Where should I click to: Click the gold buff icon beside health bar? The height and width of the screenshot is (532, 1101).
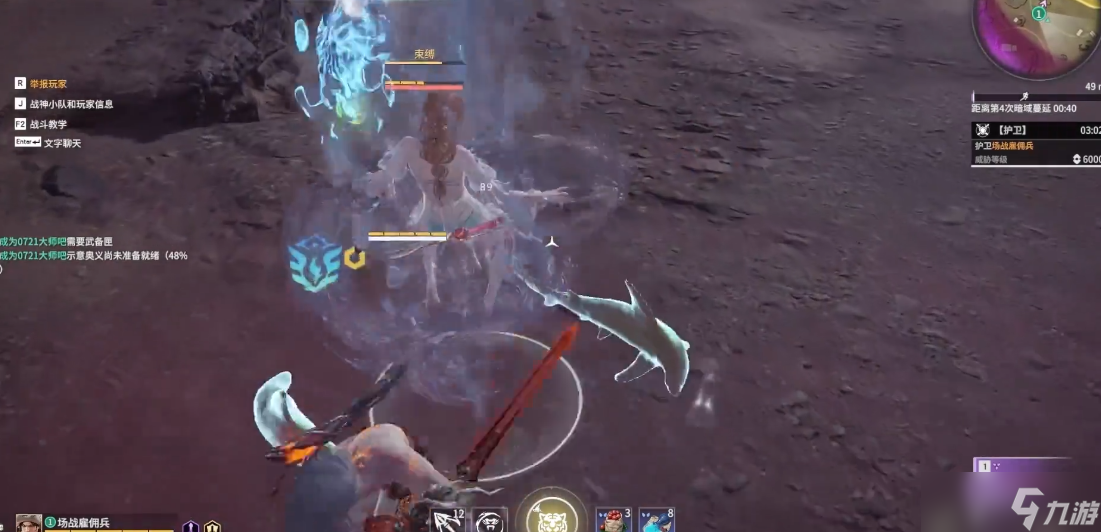(x=212, y=527)
